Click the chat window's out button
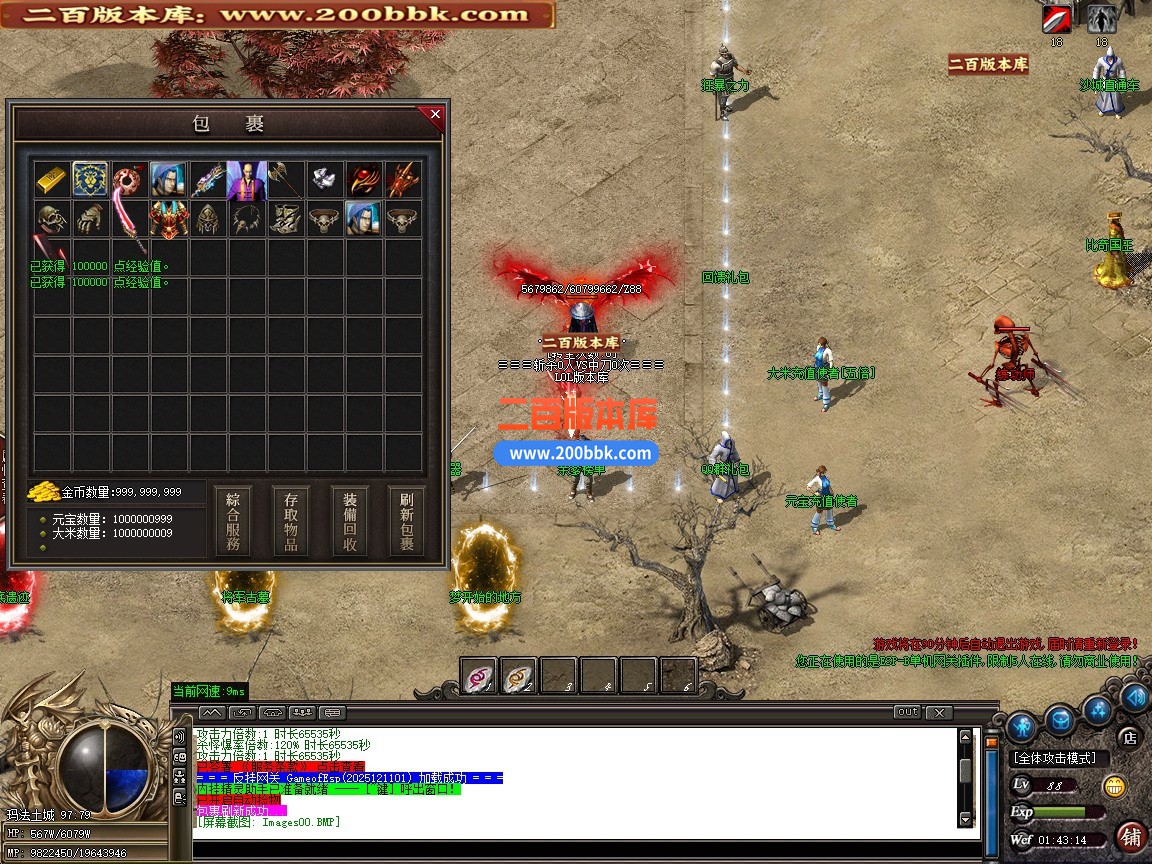 coord(907,713)
